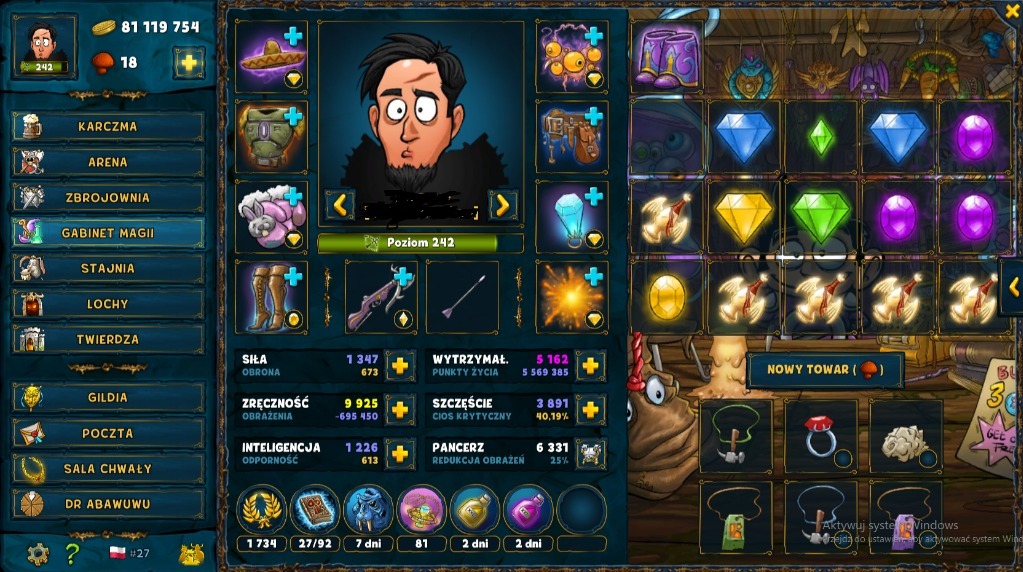Buy mushrooms with the yellow plus button
1023x572 pixels.
[x=188, y=63]
